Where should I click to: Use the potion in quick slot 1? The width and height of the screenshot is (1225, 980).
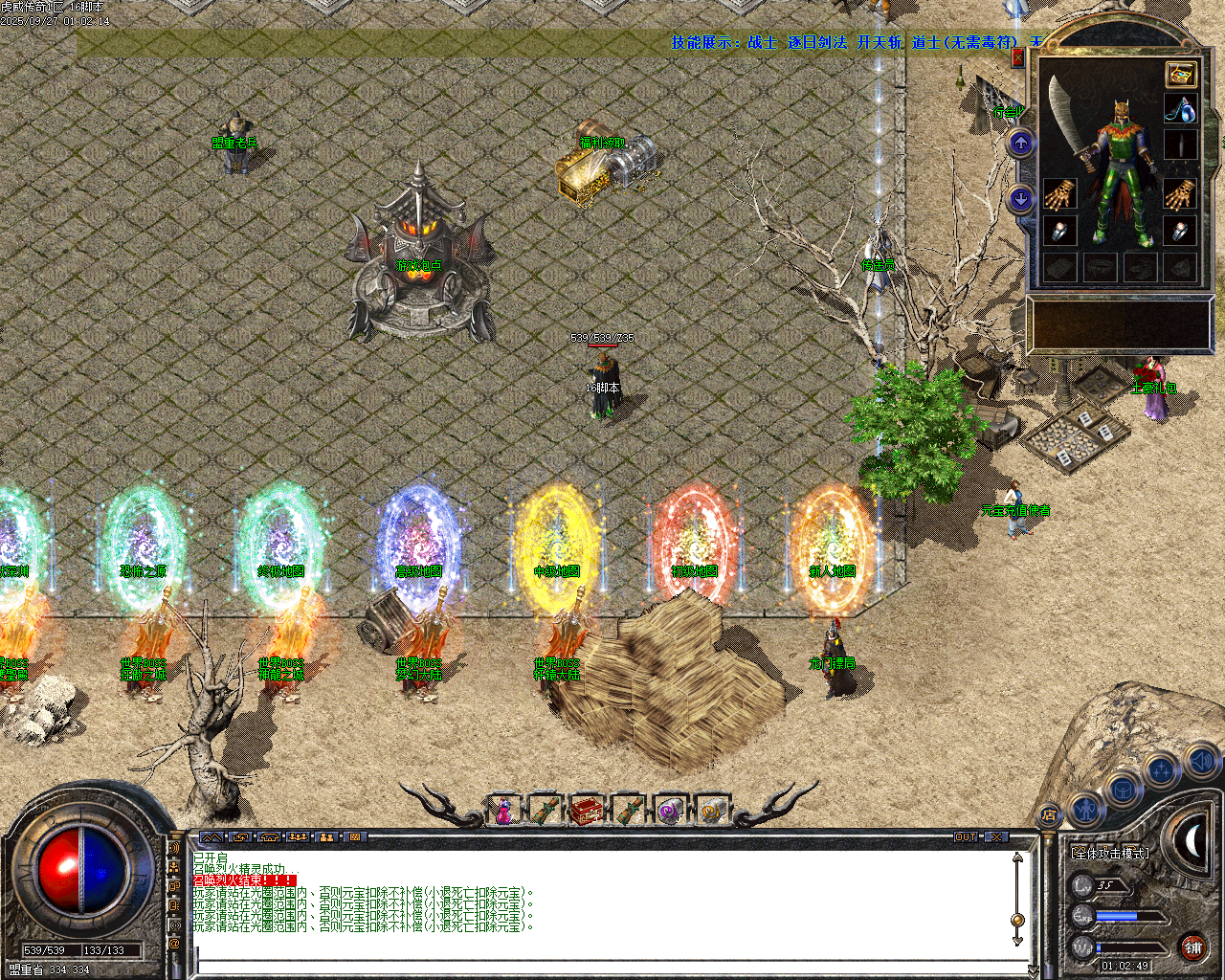503,810
